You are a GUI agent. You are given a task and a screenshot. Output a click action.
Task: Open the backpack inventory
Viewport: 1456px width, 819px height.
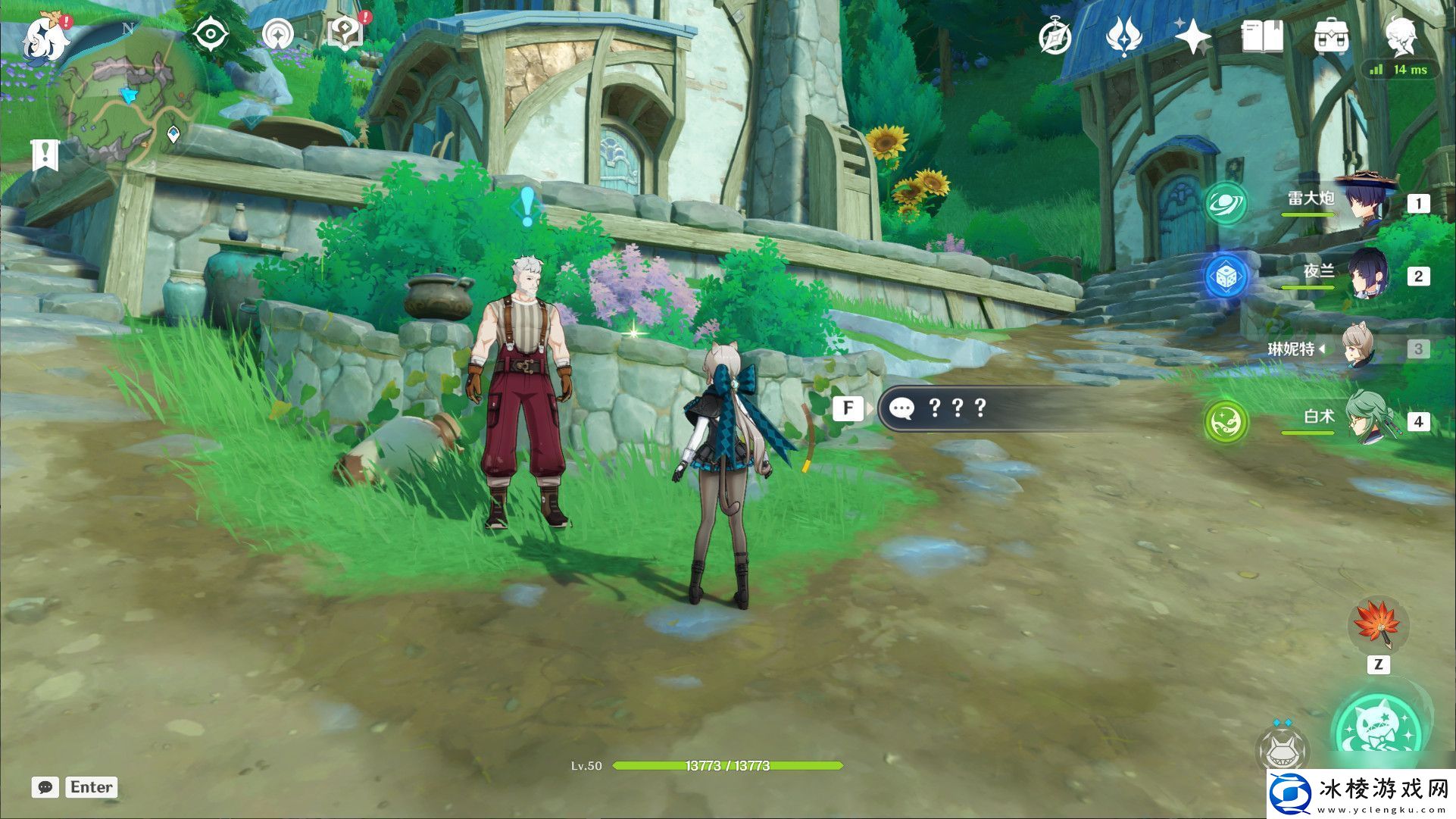click(x=1331, y=36)
